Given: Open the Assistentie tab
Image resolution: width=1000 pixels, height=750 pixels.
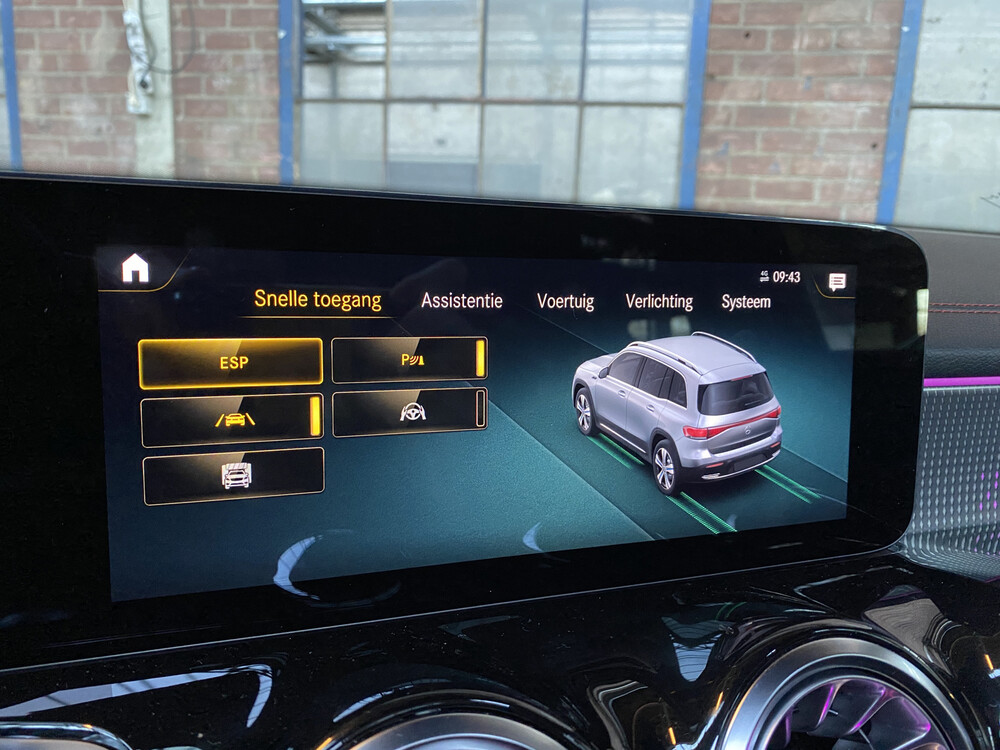Looking at the screenshot, I should tap(461, 300).
